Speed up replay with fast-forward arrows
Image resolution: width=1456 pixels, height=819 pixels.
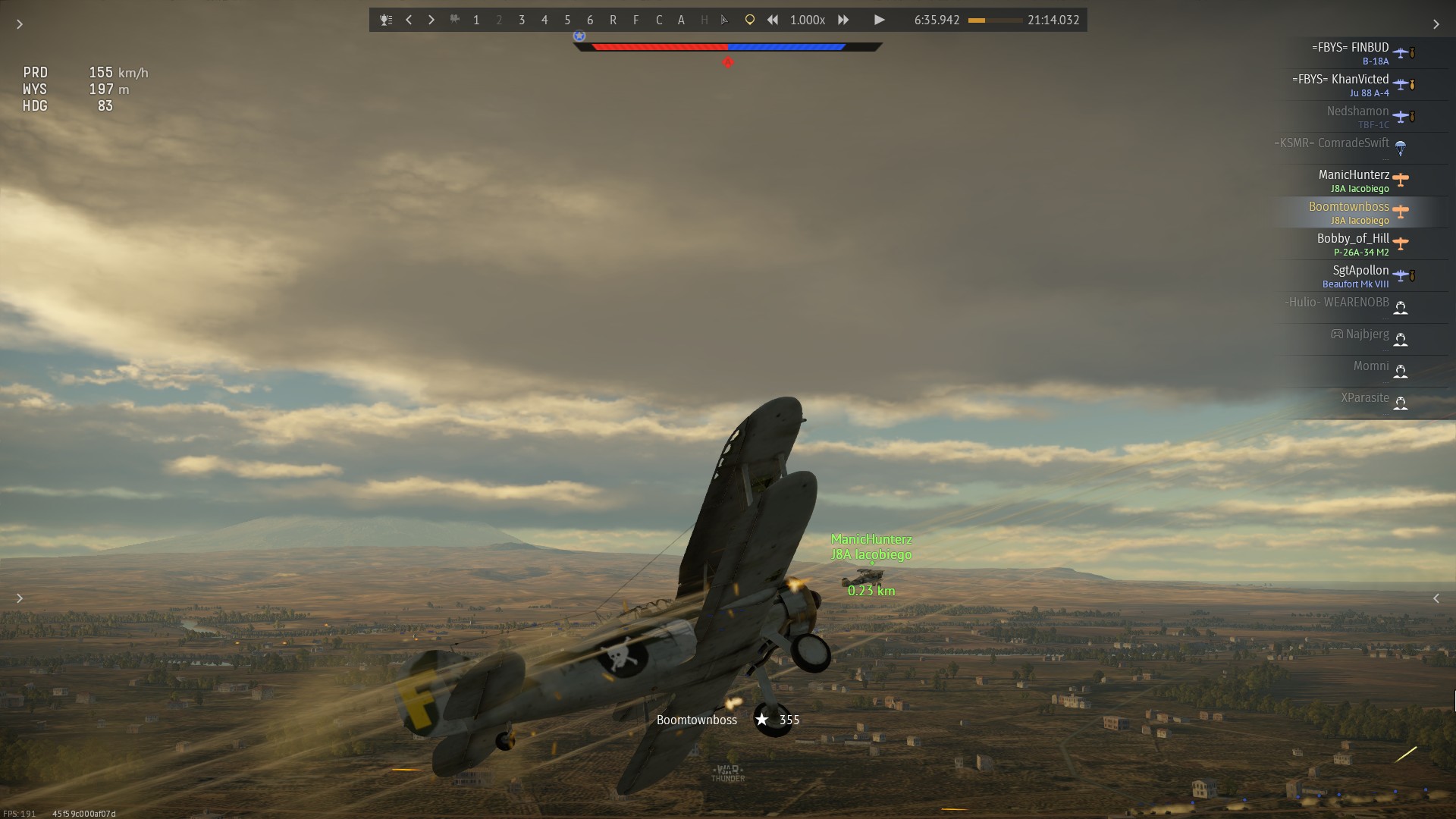[x=843, y=20]
